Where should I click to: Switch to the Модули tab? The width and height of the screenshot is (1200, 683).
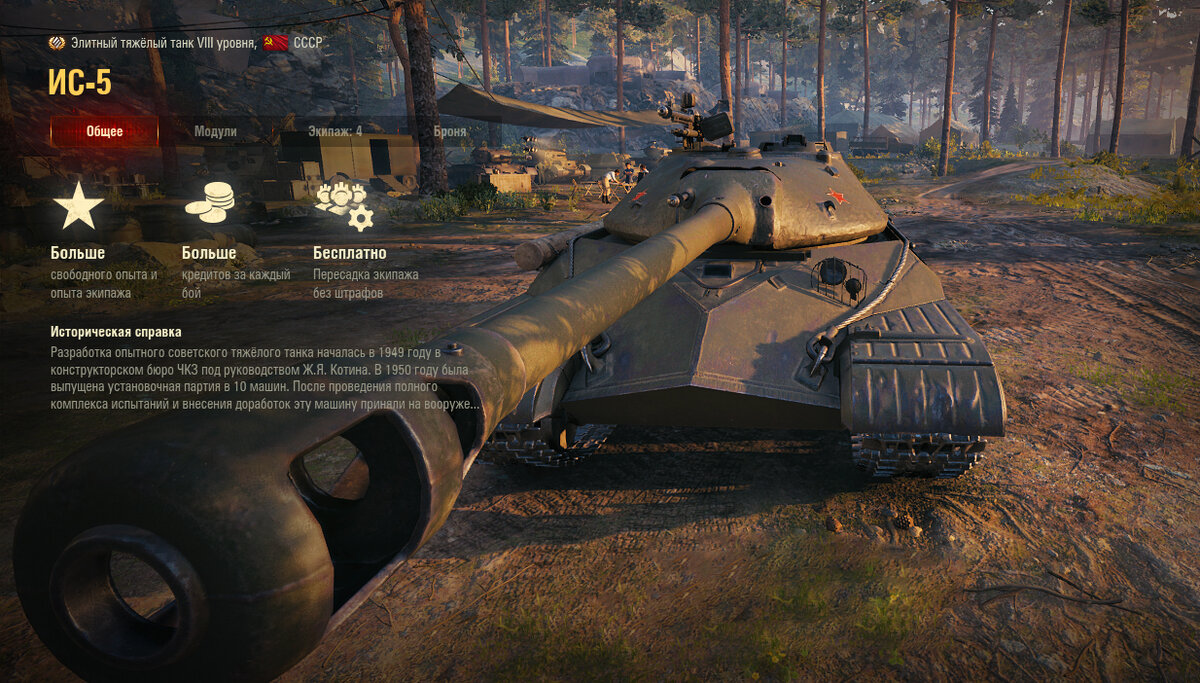215,131
